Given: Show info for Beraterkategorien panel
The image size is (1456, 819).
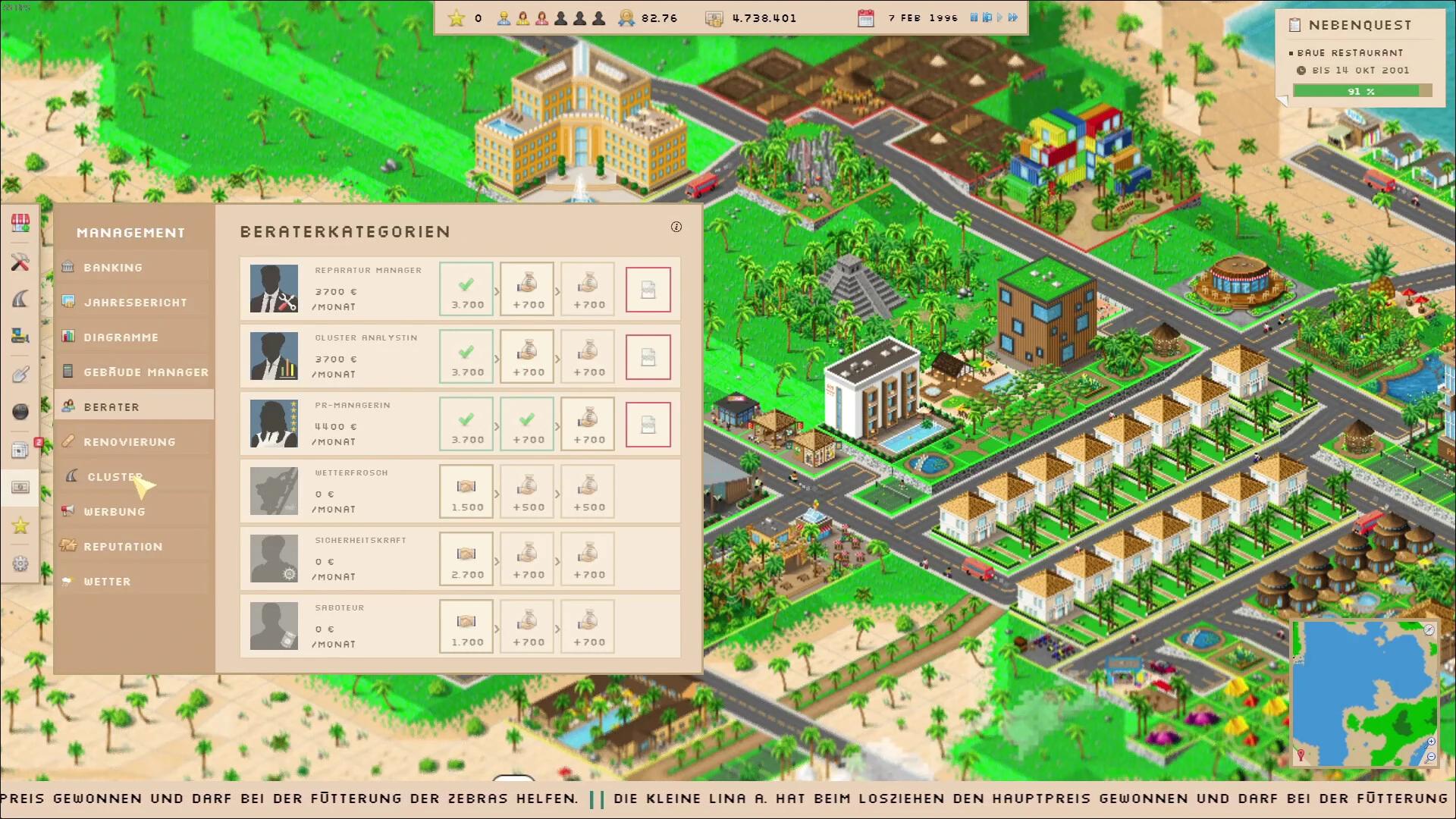Looking at the screenshot, I should point(676,227).
